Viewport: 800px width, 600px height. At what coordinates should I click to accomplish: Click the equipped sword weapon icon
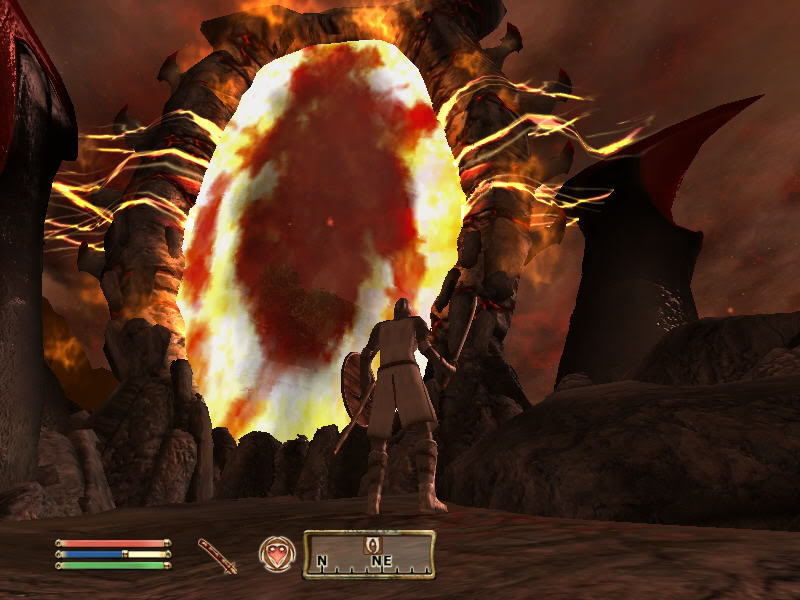(217, 555)
